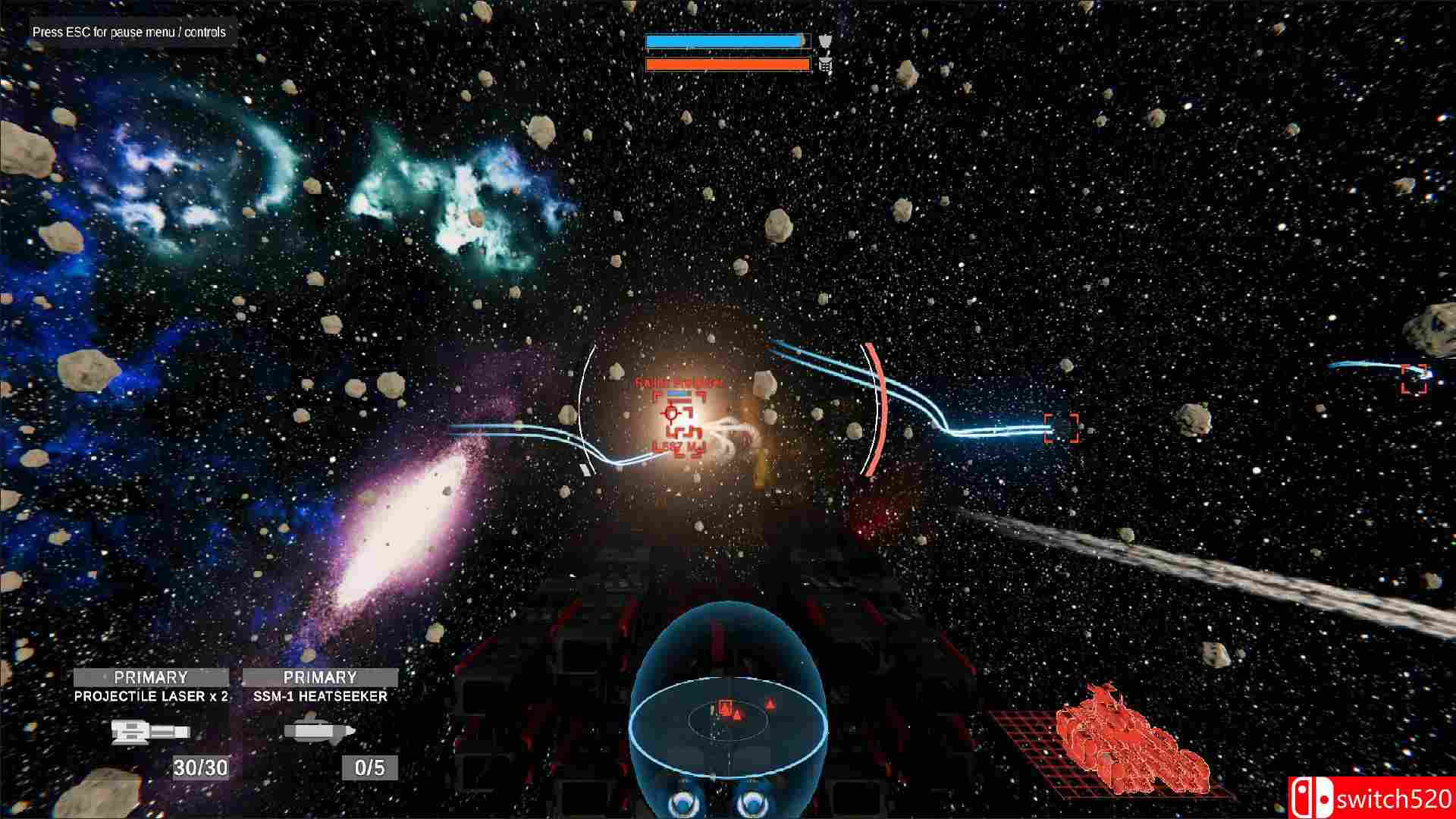Click the missile stock icon beside the orange bar
Image resolution: width=1456 pixels, height=819 pixels.
pyautogui.click(x=826, y=64)
